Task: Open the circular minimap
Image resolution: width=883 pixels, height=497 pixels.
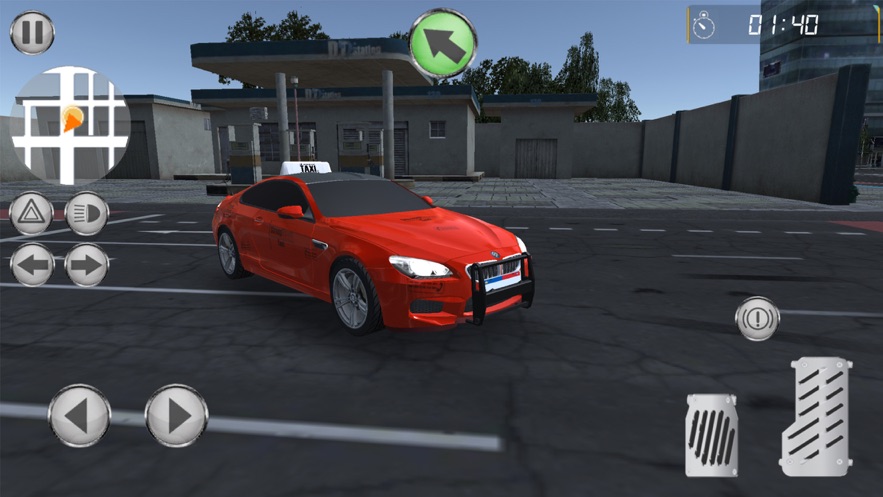Action: (70, 125)
